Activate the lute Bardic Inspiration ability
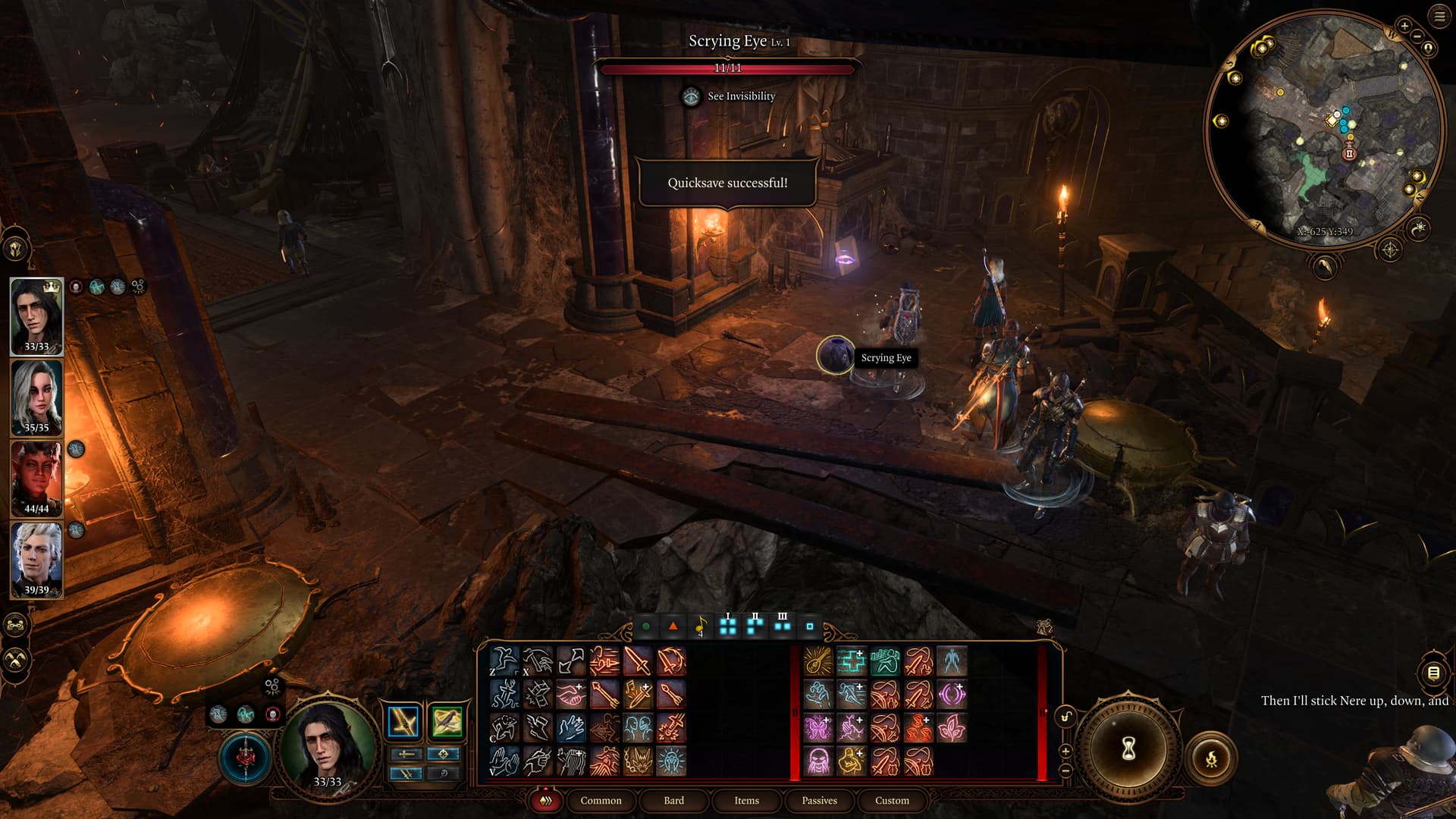Screen dimensions: 1456x819 click(818, 661)
